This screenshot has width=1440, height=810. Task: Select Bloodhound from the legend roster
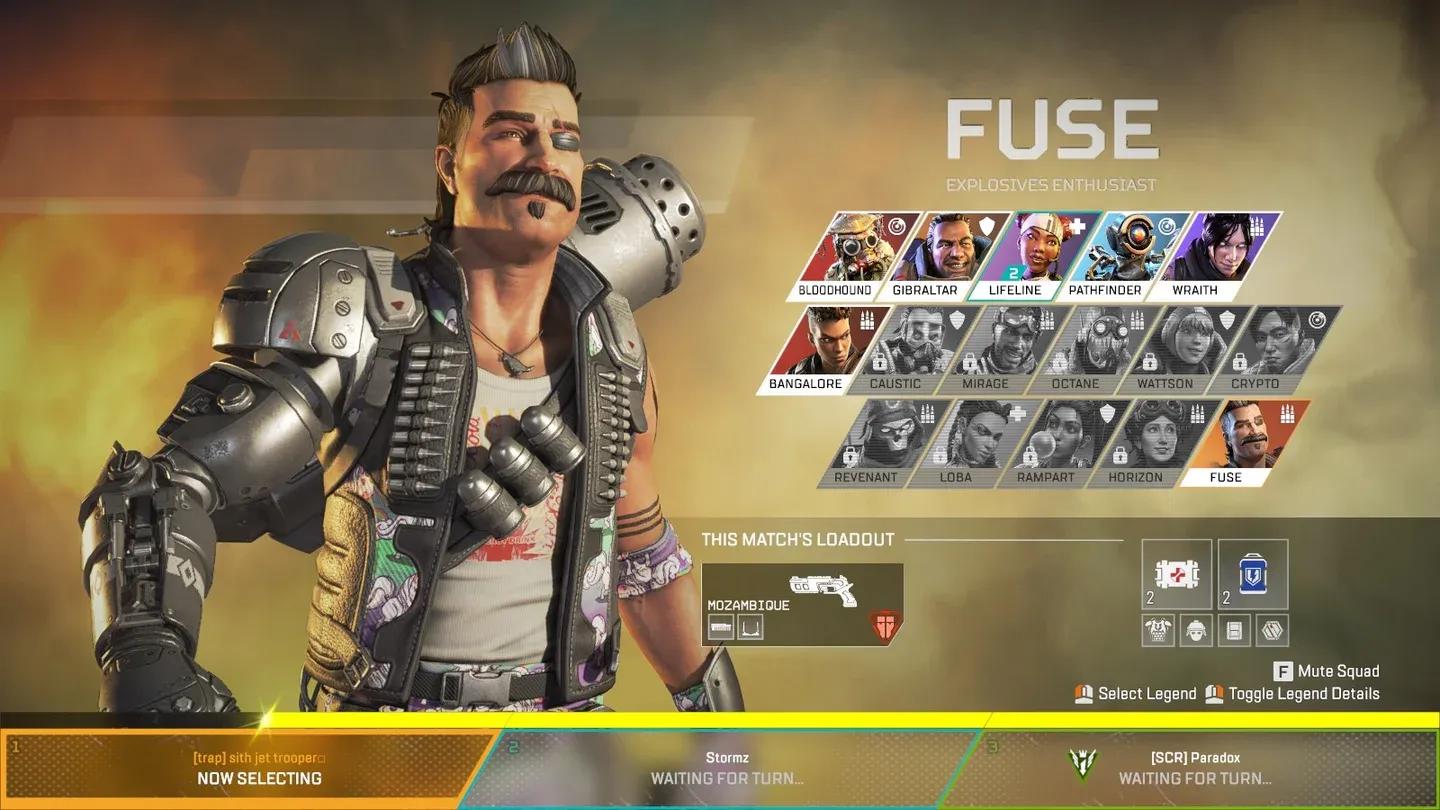coord(855,250)
